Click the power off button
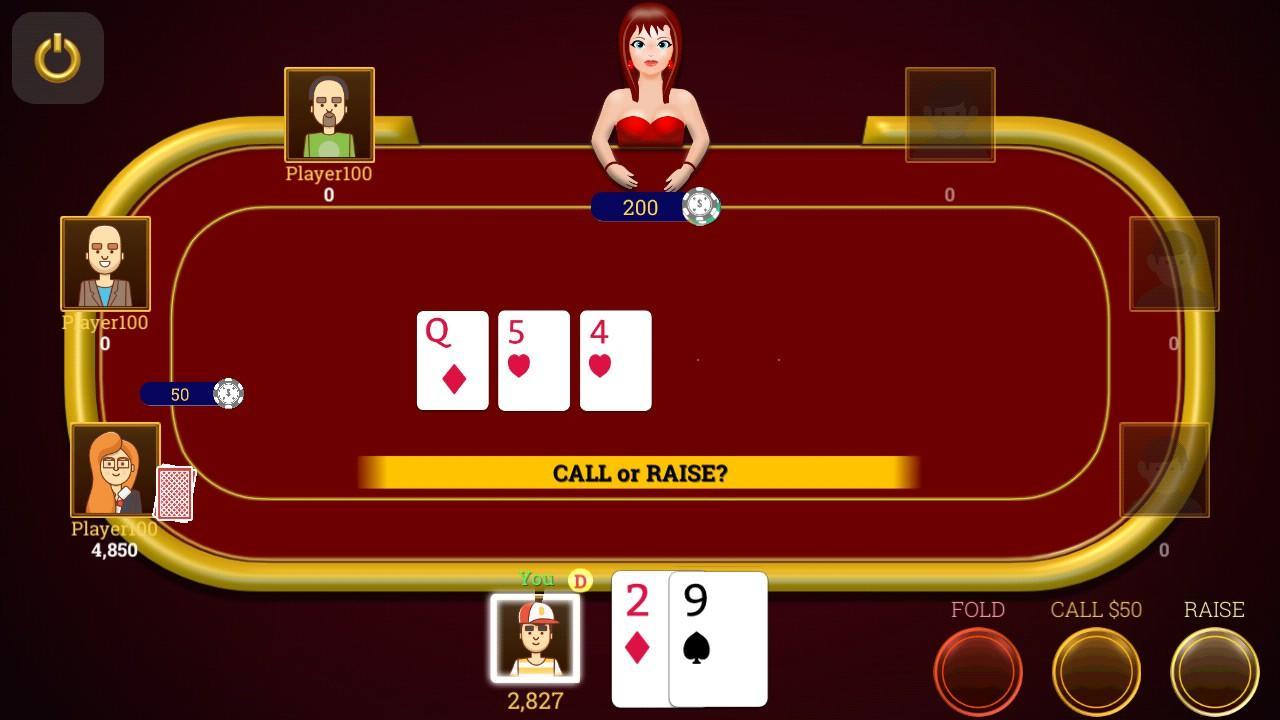Image resolution: width=1280 pixels, height=720 pixels. pos(57,57)
